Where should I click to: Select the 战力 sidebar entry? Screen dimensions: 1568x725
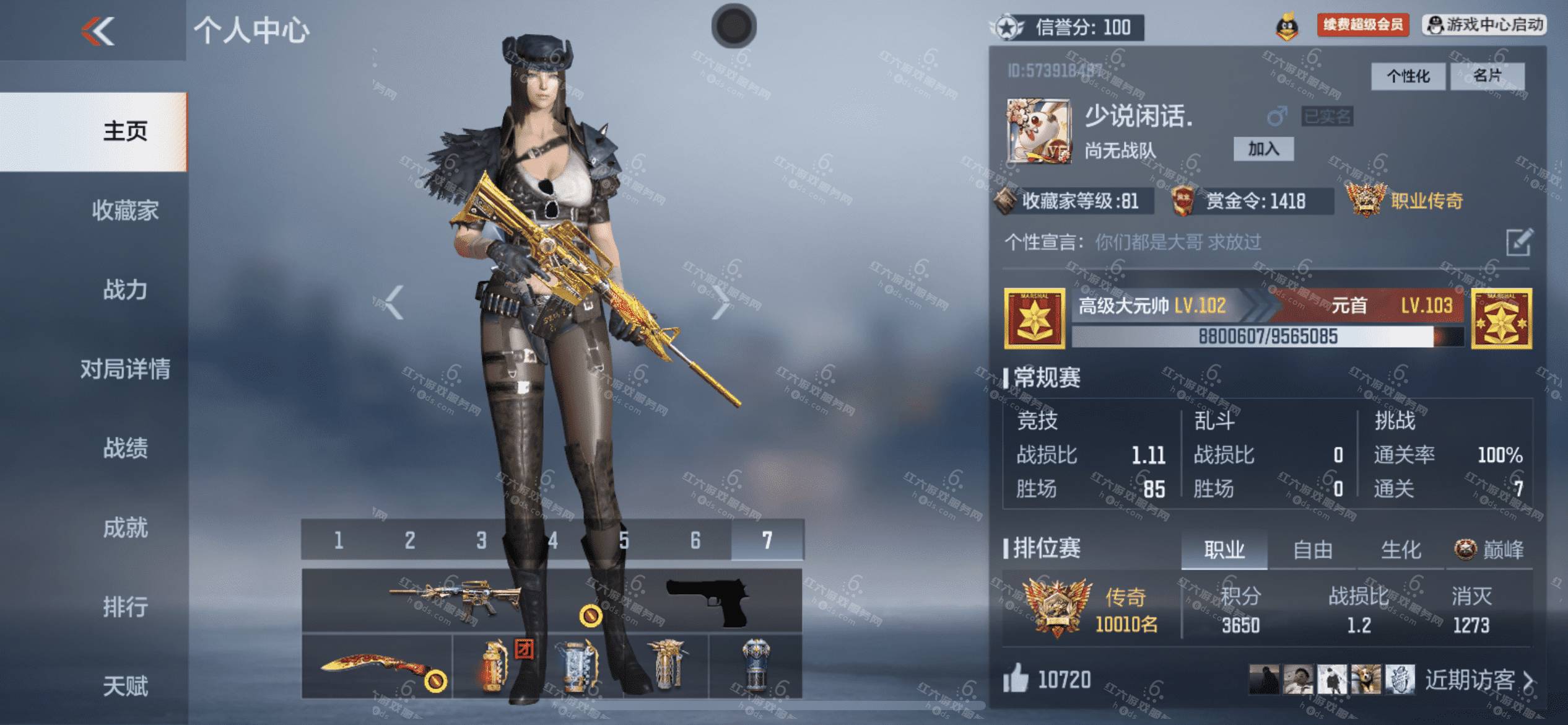tap(125, 290)
